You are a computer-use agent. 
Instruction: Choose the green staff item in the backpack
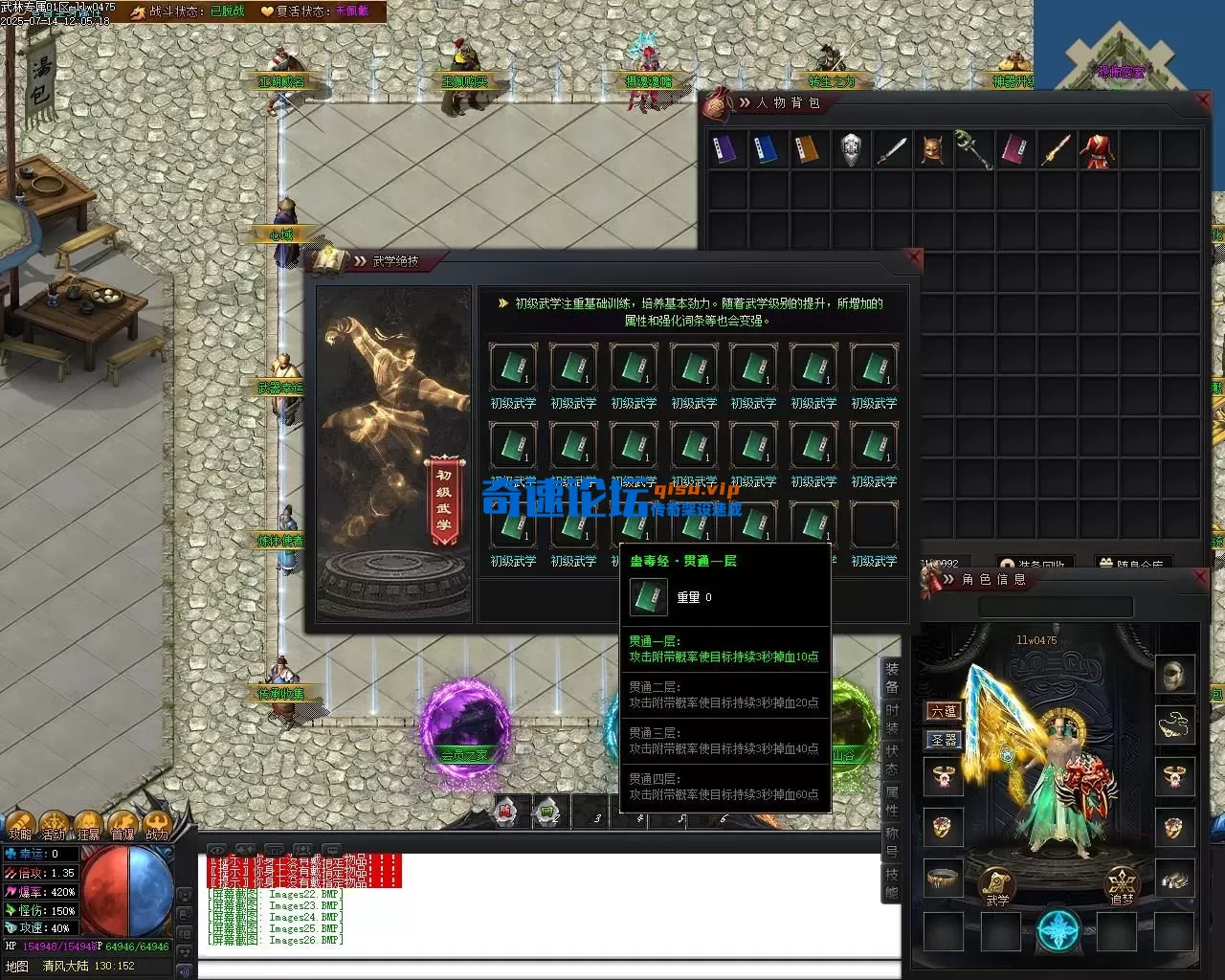[973, 149]
